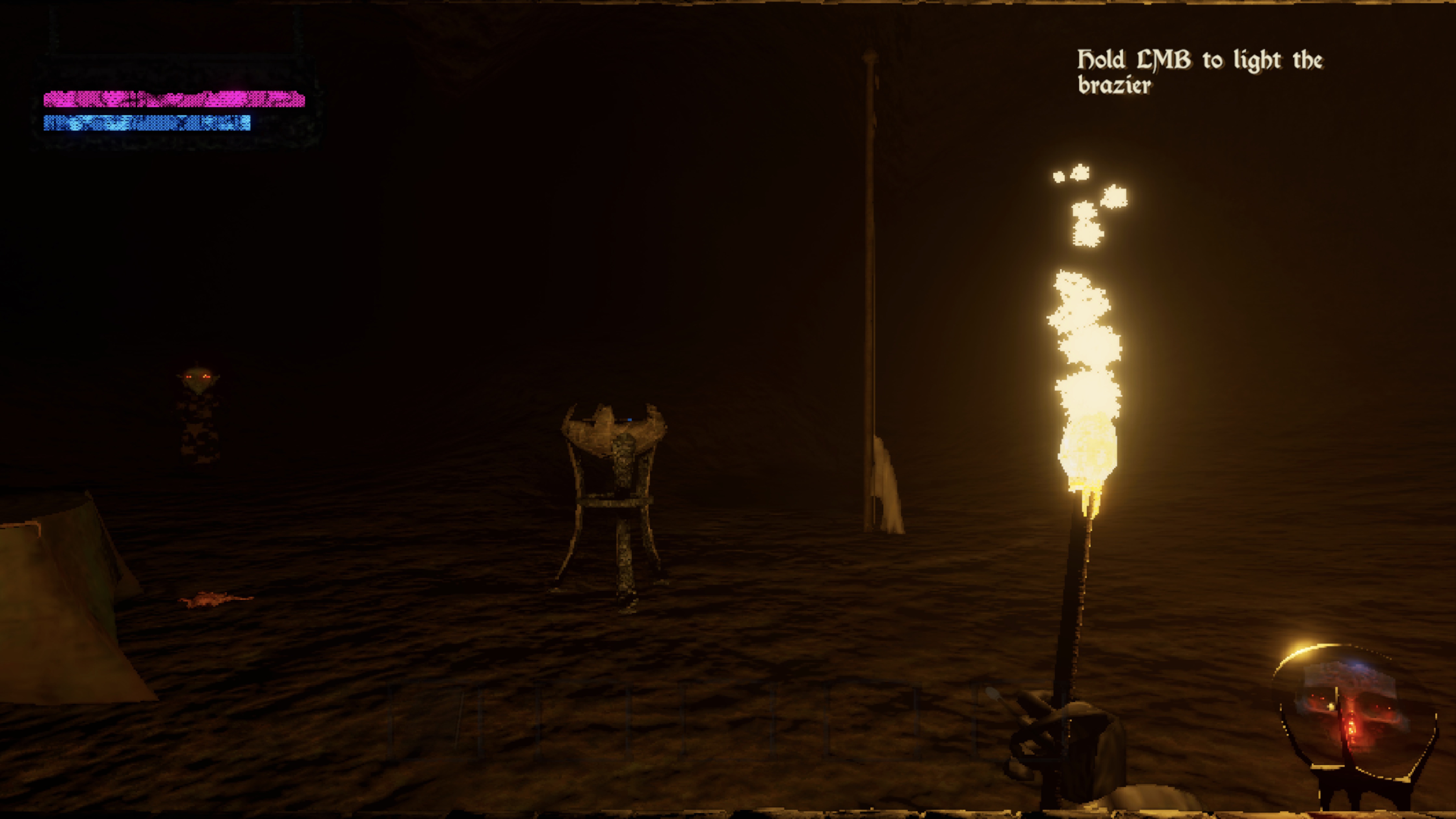The width and height of the screenshot is (1456, 819).
Task: Click the tall flag pole
Action: point(871,283)
